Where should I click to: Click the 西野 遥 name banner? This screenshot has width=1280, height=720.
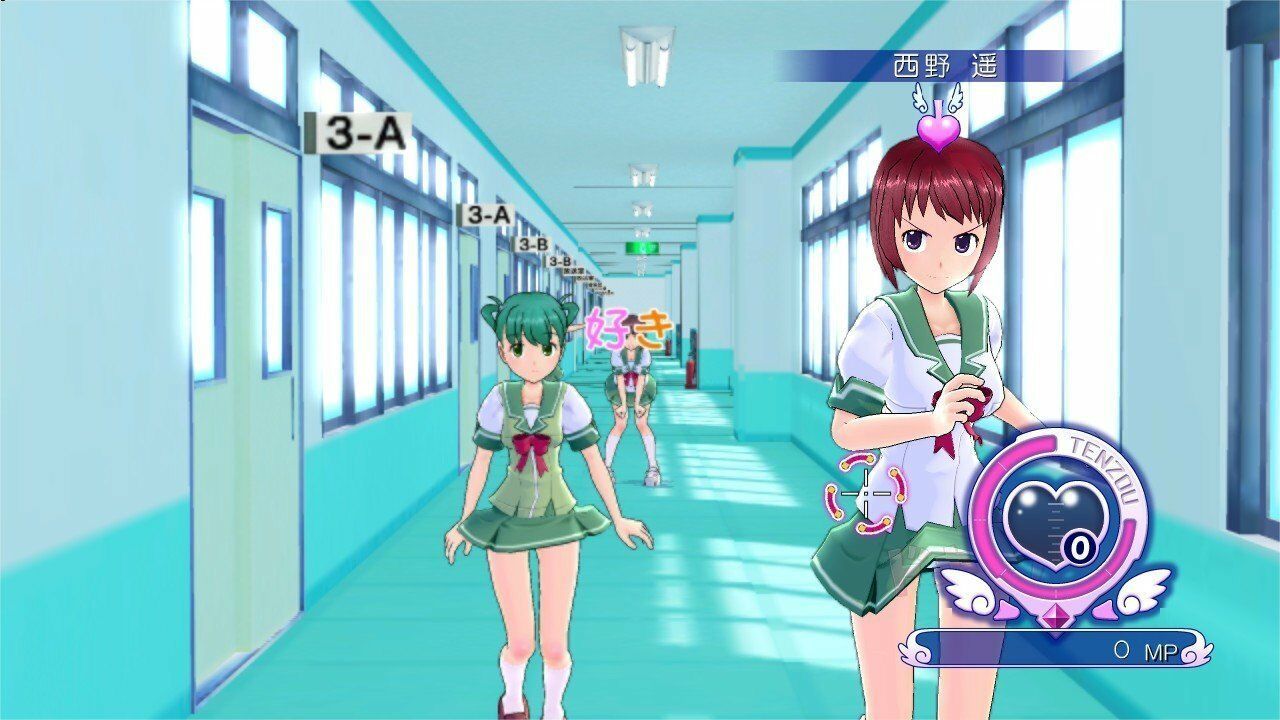[944, 67]
